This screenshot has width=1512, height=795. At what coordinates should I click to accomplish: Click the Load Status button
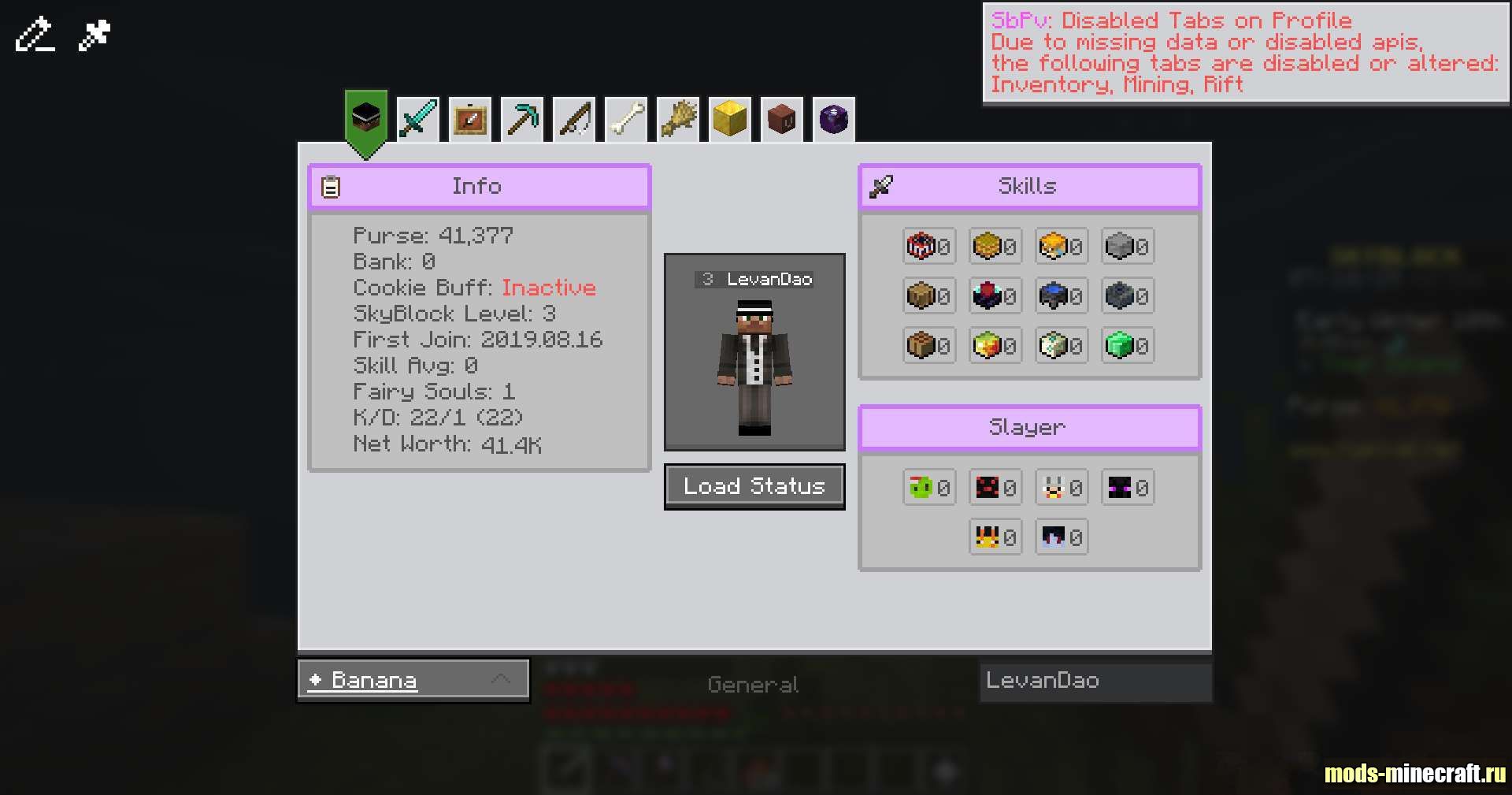[x=754, y=486]
